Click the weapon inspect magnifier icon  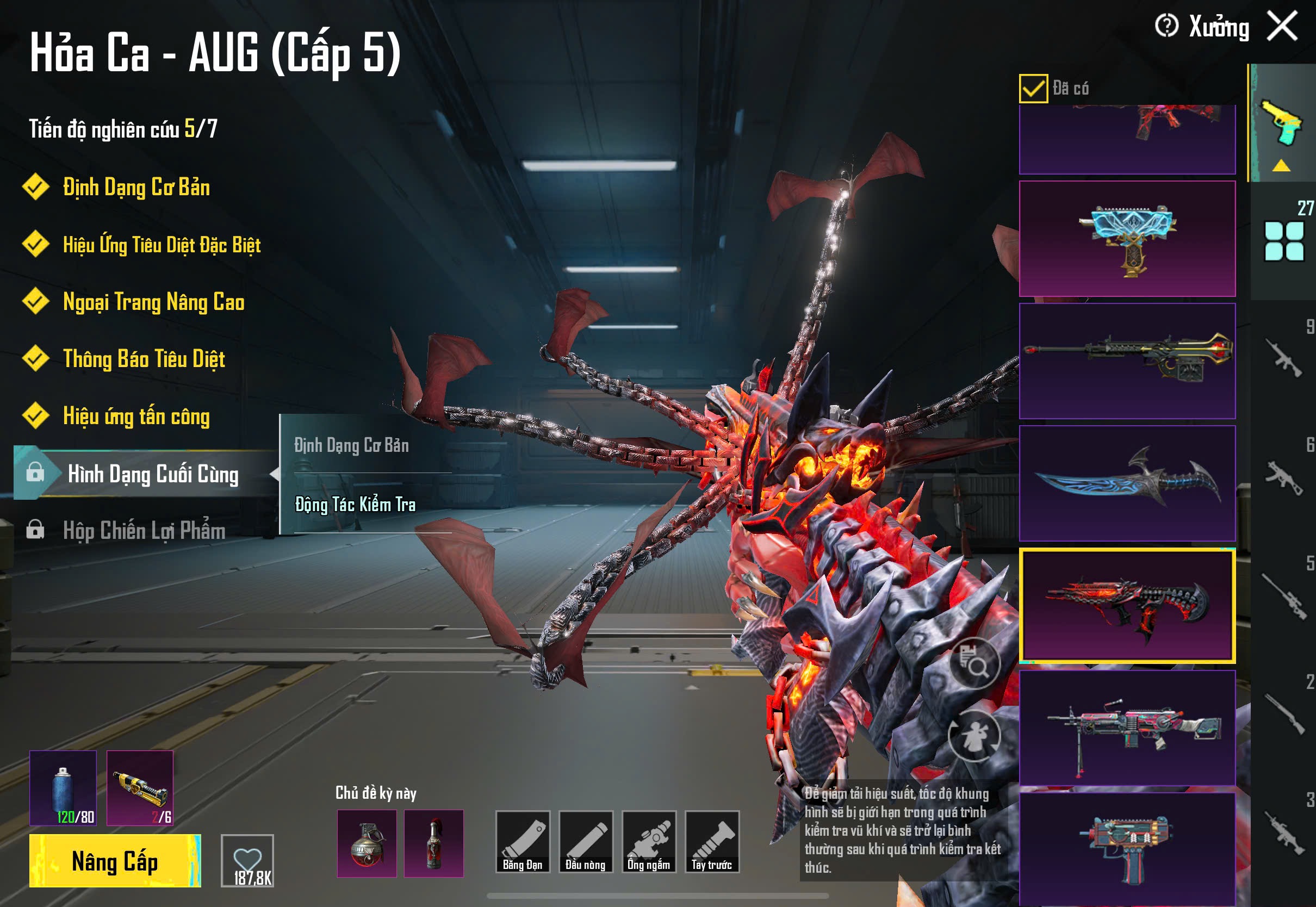tap(974, 663)
